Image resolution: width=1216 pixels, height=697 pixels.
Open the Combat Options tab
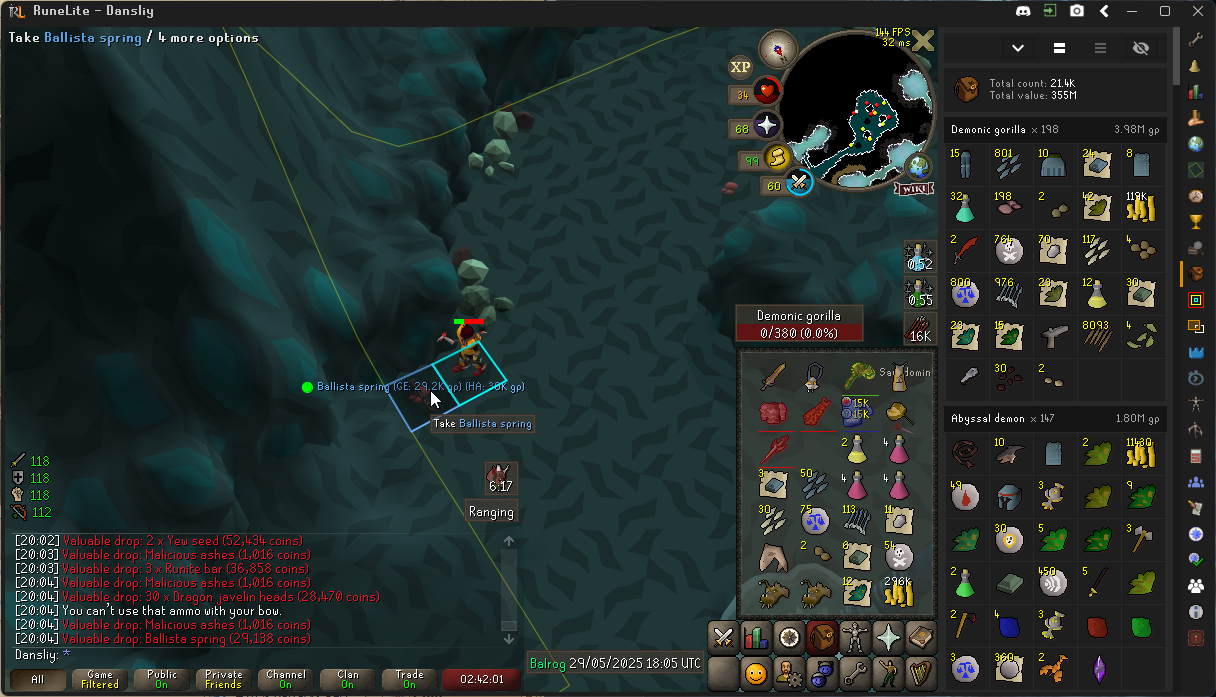[x=723, y=636]
